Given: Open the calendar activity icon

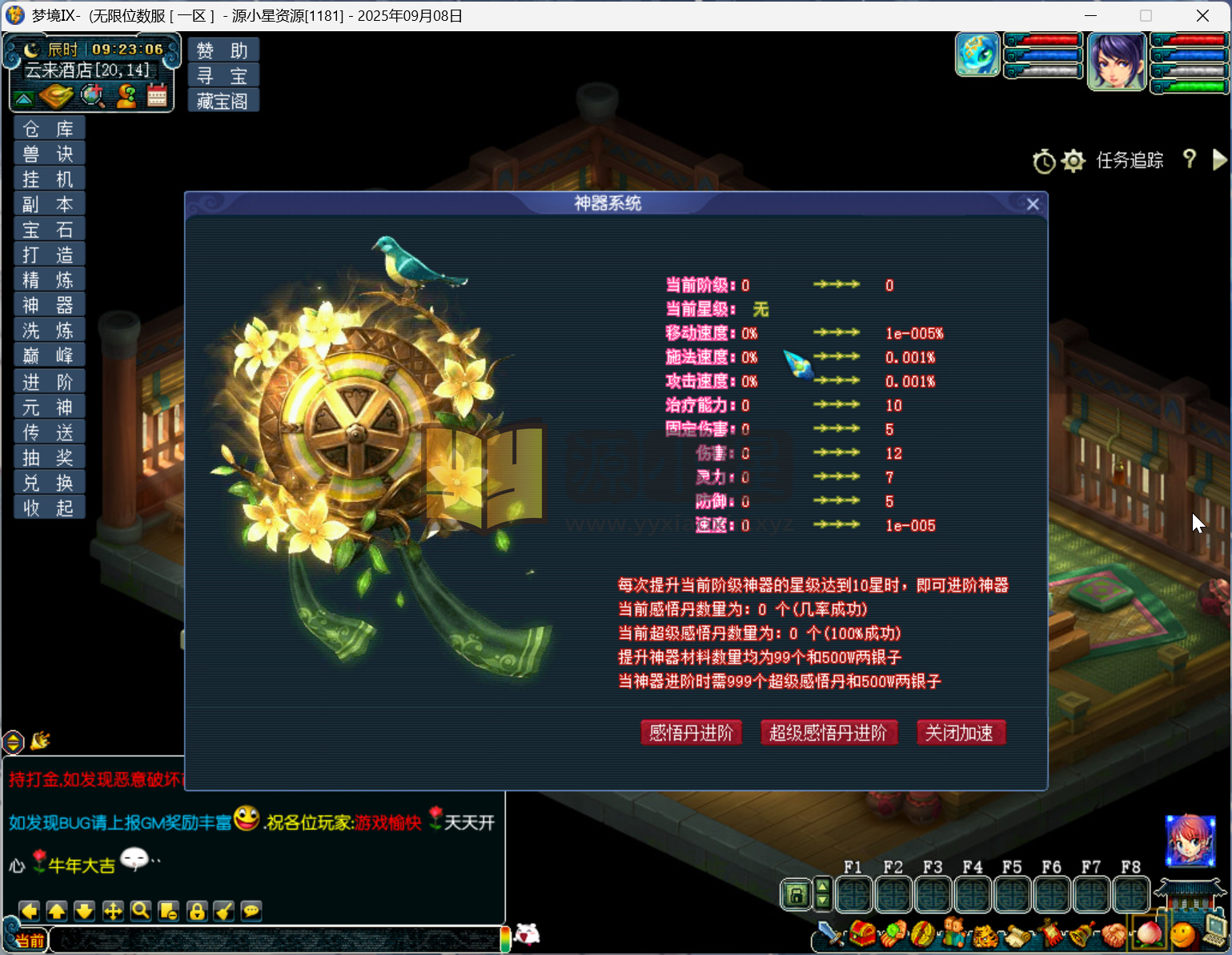Looking at the screenshot, I should point(157,94).
